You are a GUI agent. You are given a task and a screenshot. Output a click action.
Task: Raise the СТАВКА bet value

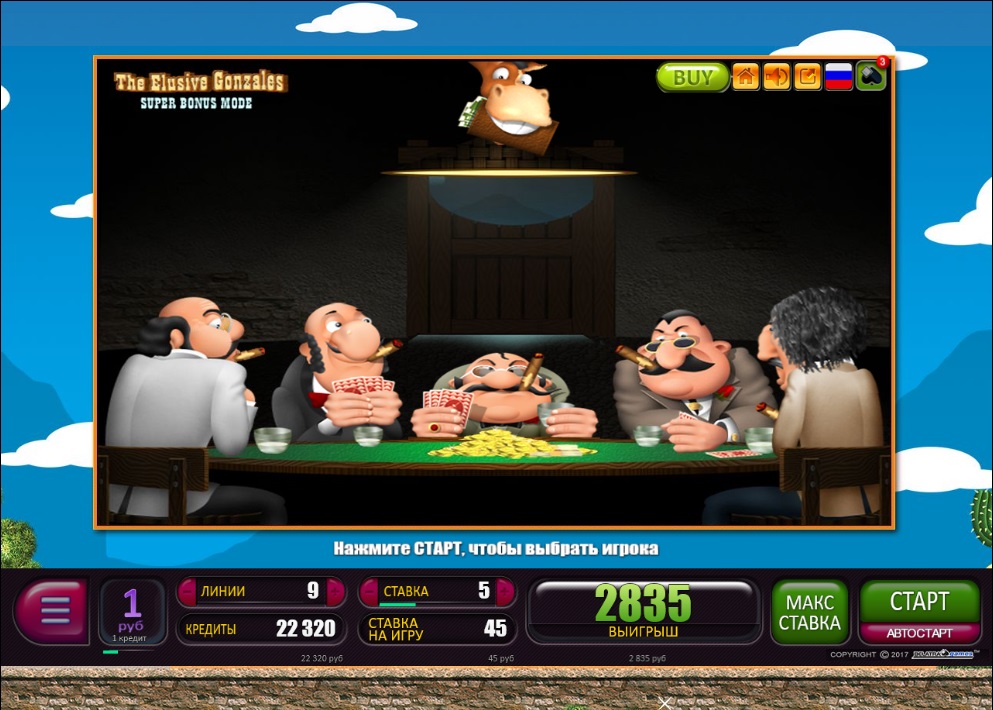[x=505, y=591]
